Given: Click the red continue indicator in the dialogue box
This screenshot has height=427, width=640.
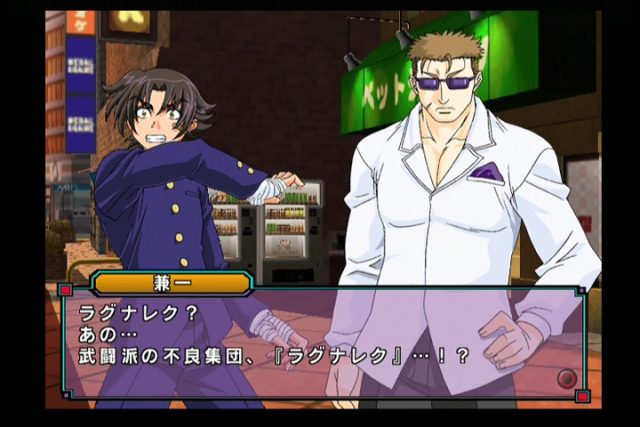Looking at the screenshot, I should 567,378.
